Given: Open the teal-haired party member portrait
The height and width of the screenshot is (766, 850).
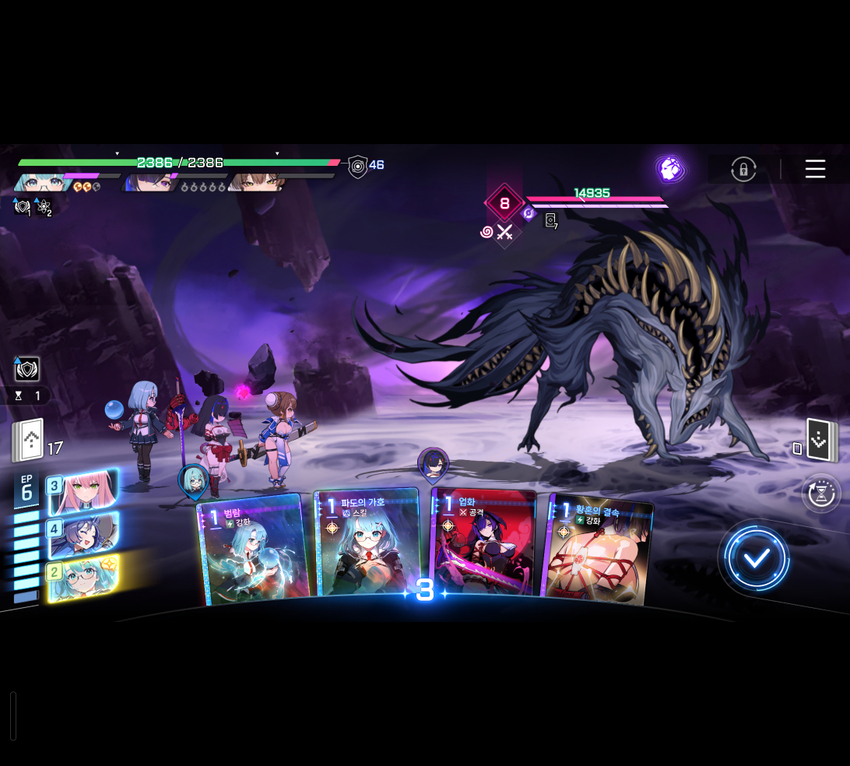Looking at the screenshot, I should point(41,183).
